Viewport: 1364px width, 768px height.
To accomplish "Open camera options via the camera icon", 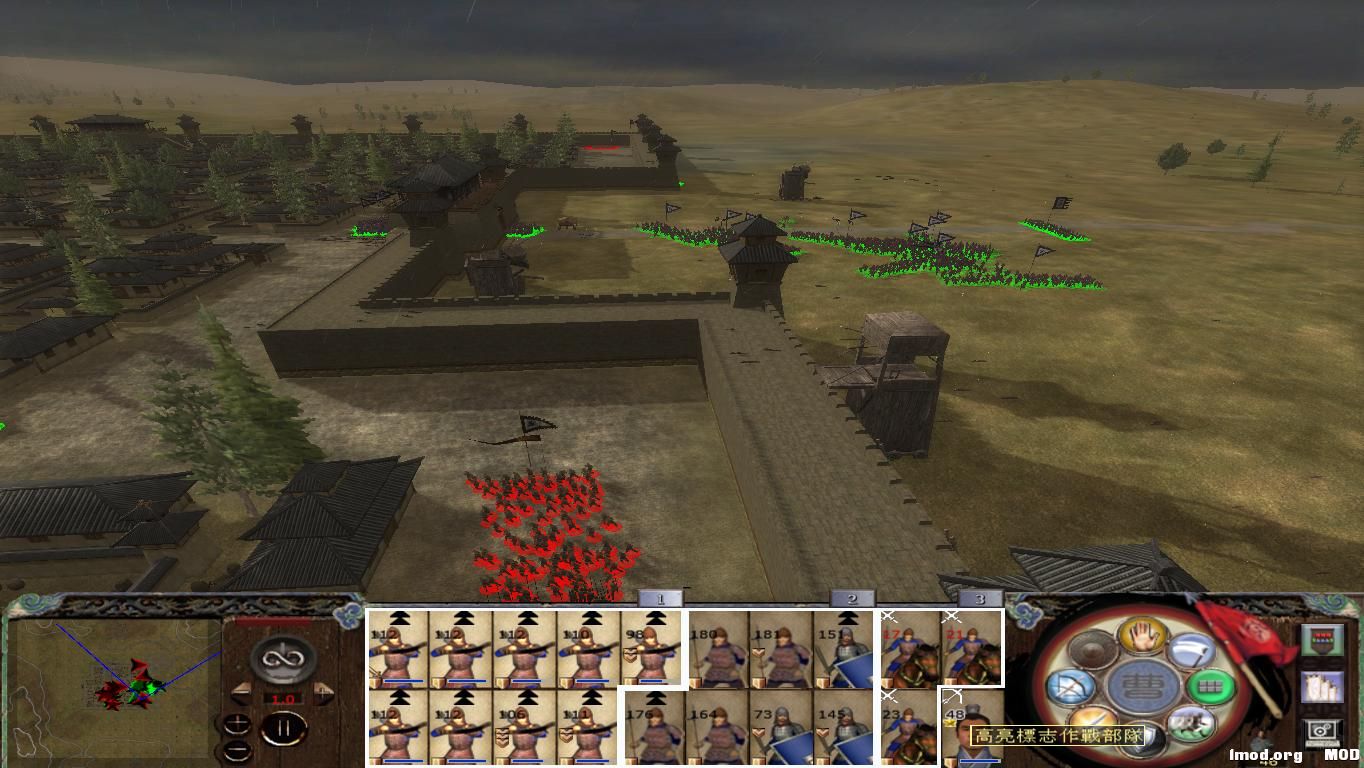I will (1322, 732).
